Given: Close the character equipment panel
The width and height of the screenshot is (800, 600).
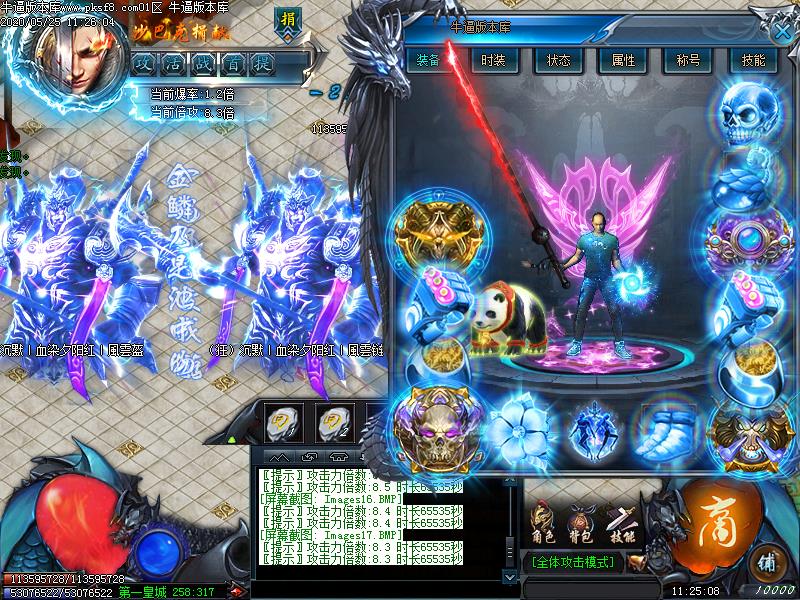Looking at the screenshot, I should (x=783, y=30).
